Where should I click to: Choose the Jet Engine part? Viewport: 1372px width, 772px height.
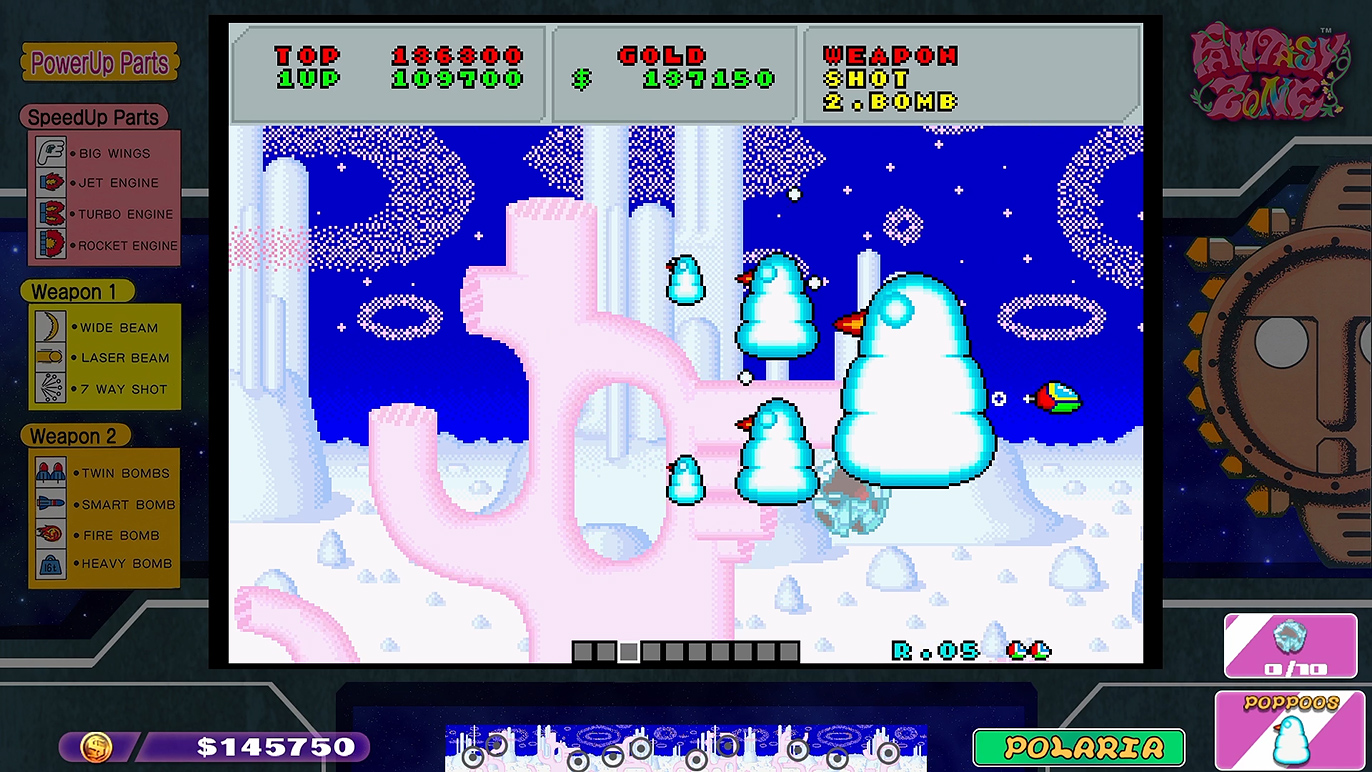tap(105, 183)
